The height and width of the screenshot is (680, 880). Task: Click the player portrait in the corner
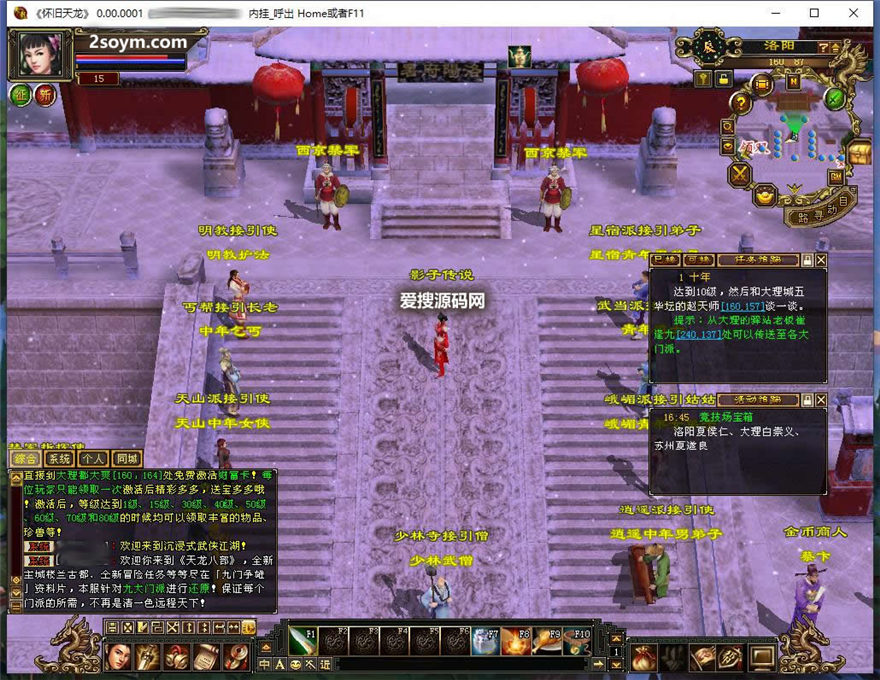tap(40, 55)
